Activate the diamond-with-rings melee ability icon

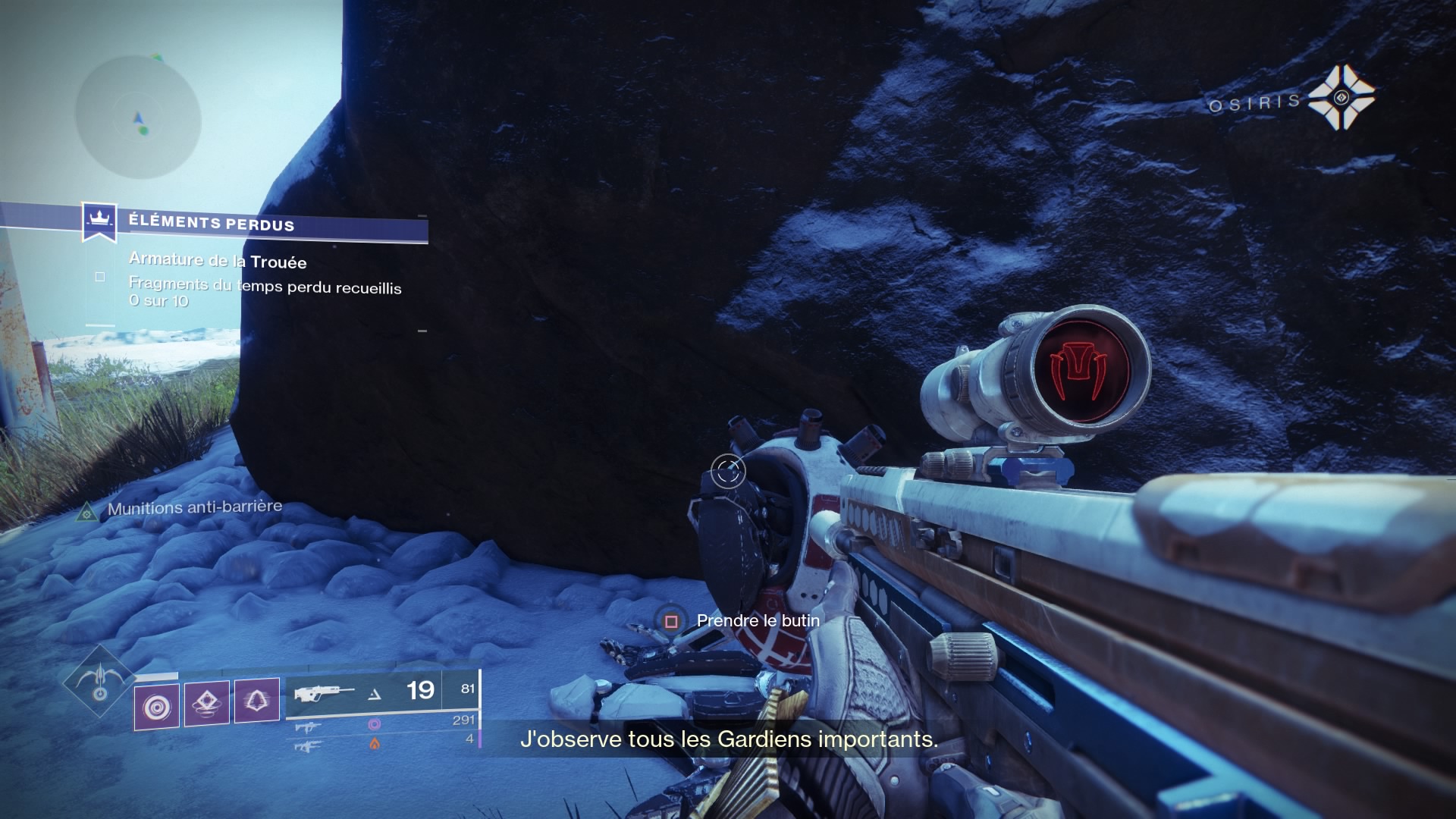[x=207, y=702]
